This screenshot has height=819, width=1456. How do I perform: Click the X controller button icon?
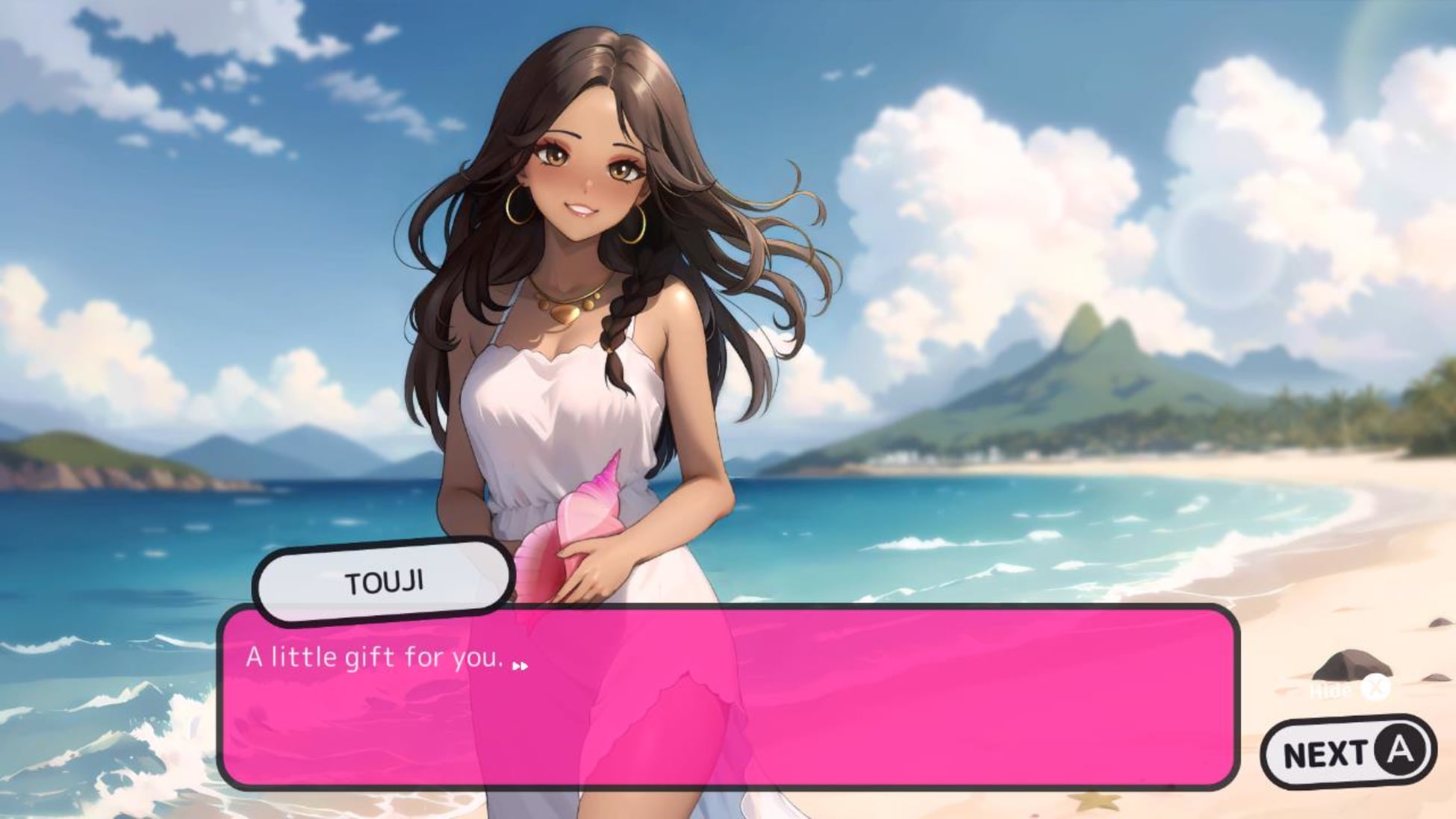(x=1376, y=687)
